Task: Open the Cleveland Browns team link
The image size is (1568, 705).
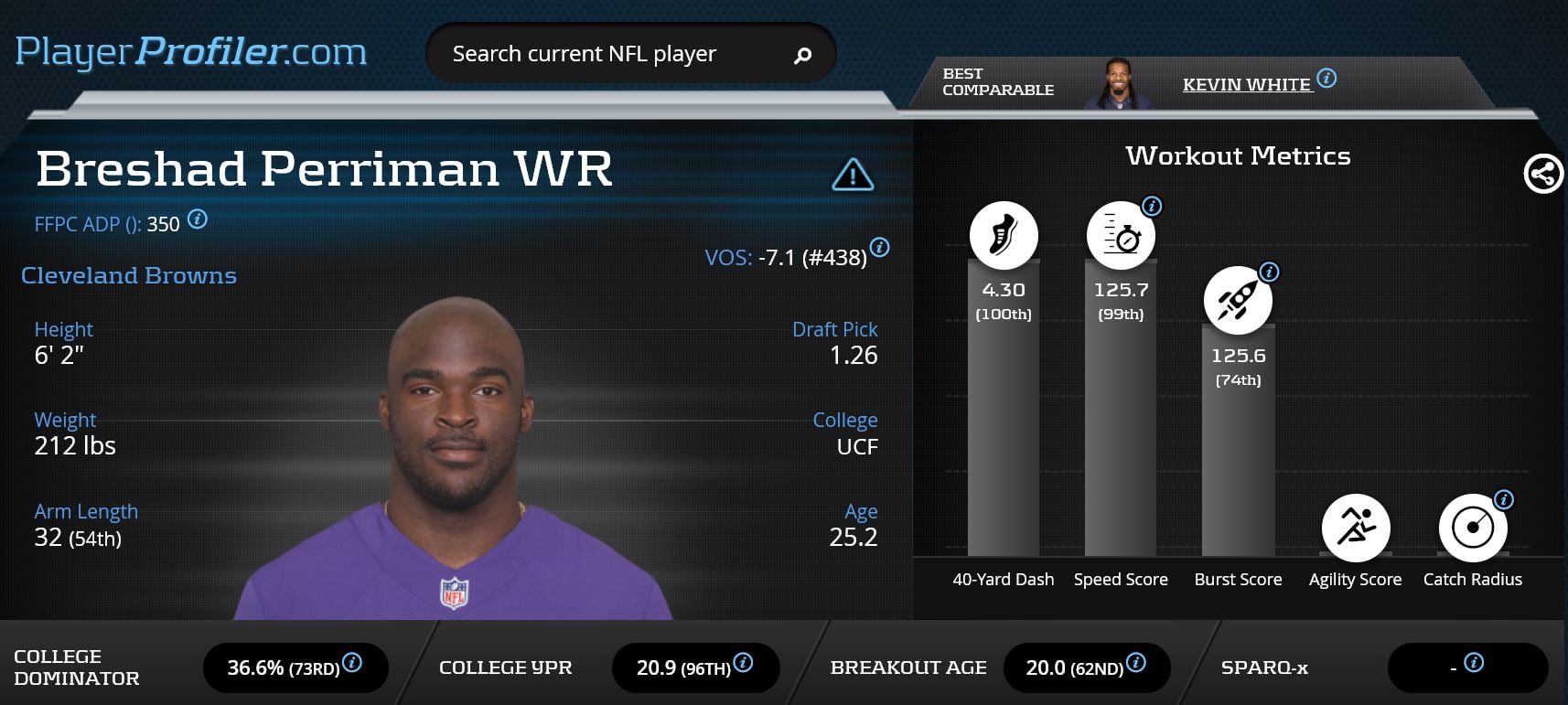Action: click(x=129, y=275)
